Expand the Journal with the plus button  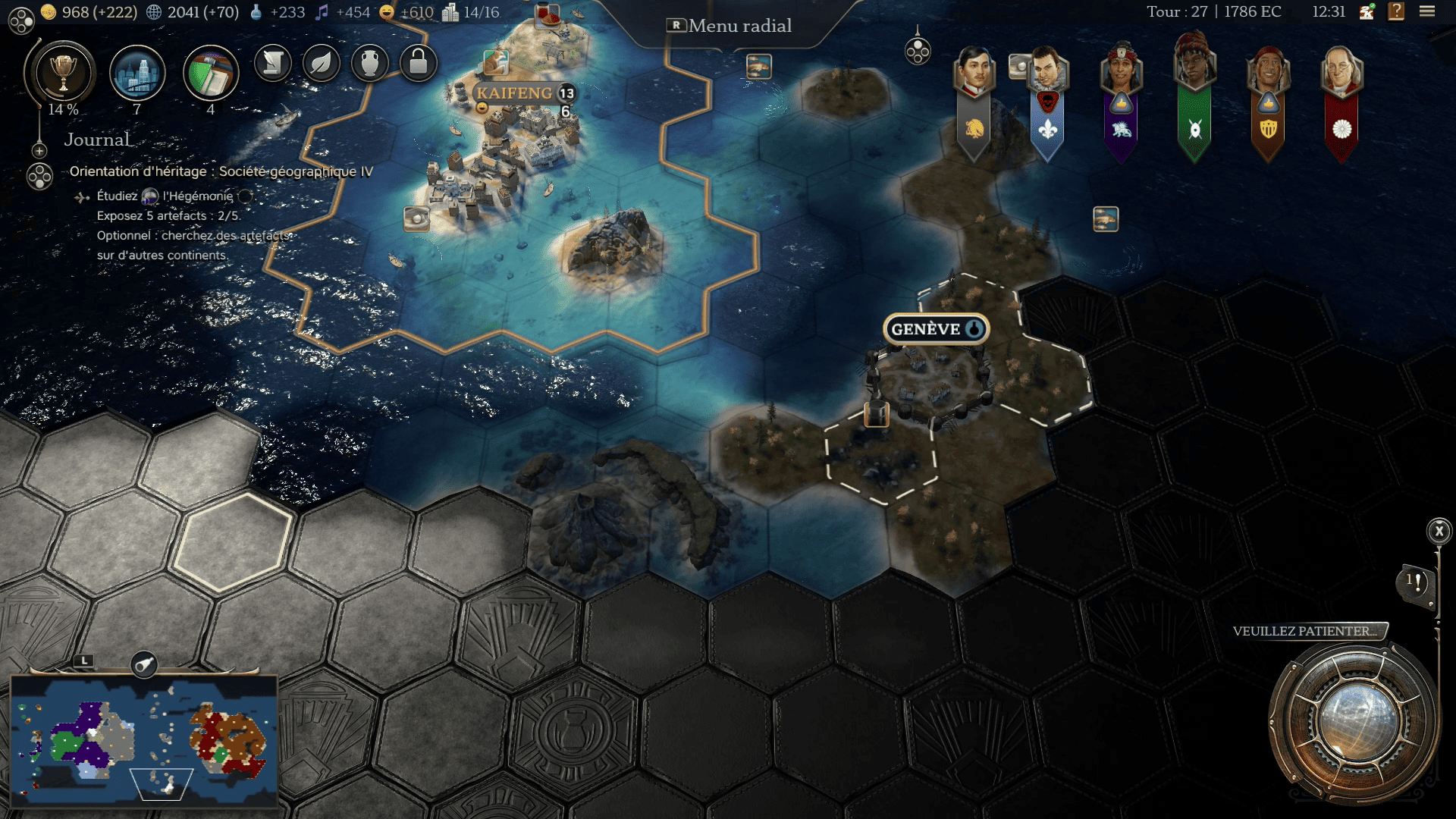click(39, 151)
